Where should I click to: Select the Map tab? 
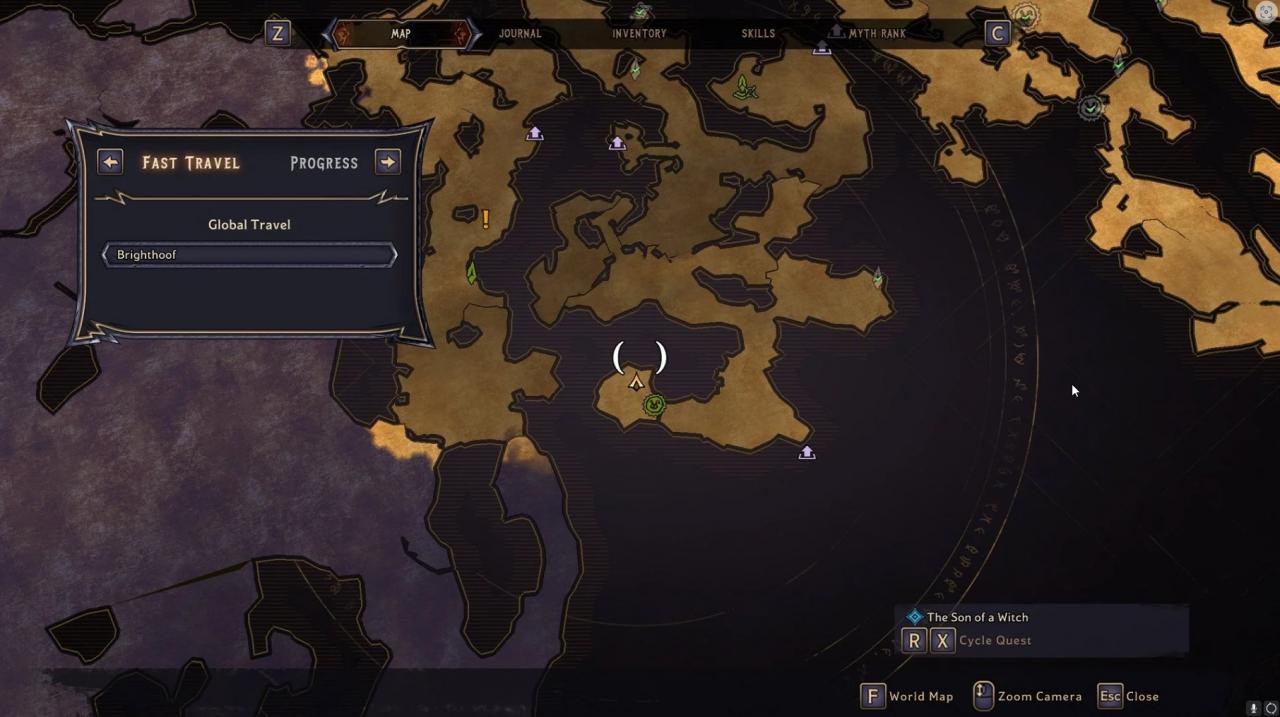400,33
